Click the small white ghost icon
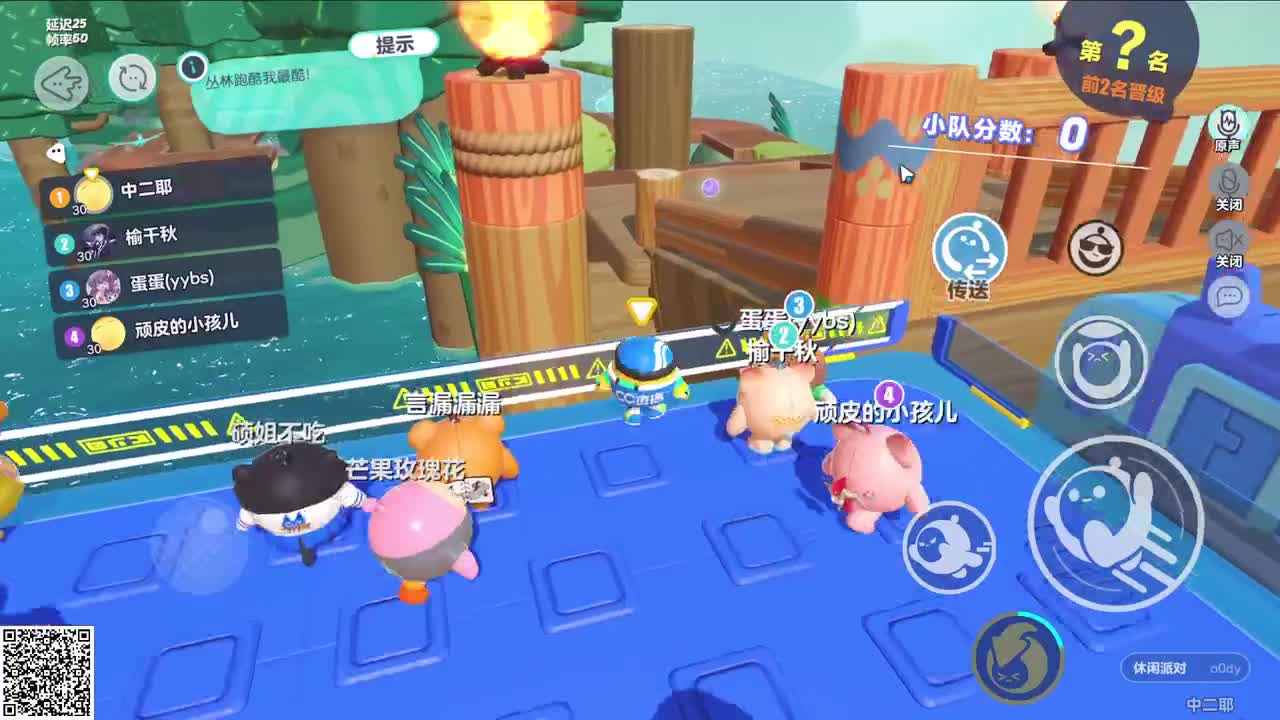The height and width of the screenshot is (720, 1280). [55, 152]
